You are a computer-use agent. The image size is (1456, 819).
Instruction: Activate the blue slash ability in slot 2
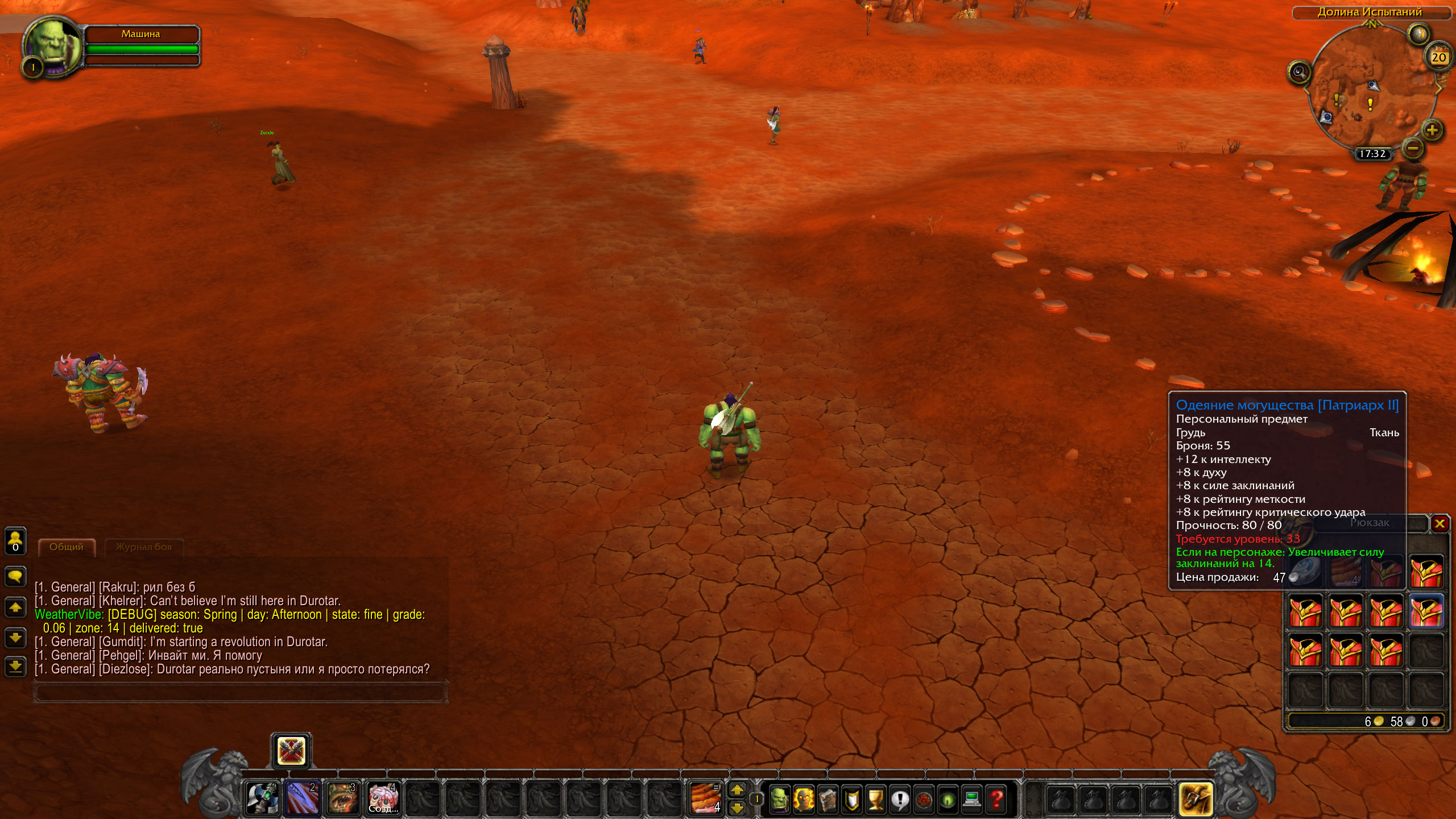[302, 797]
